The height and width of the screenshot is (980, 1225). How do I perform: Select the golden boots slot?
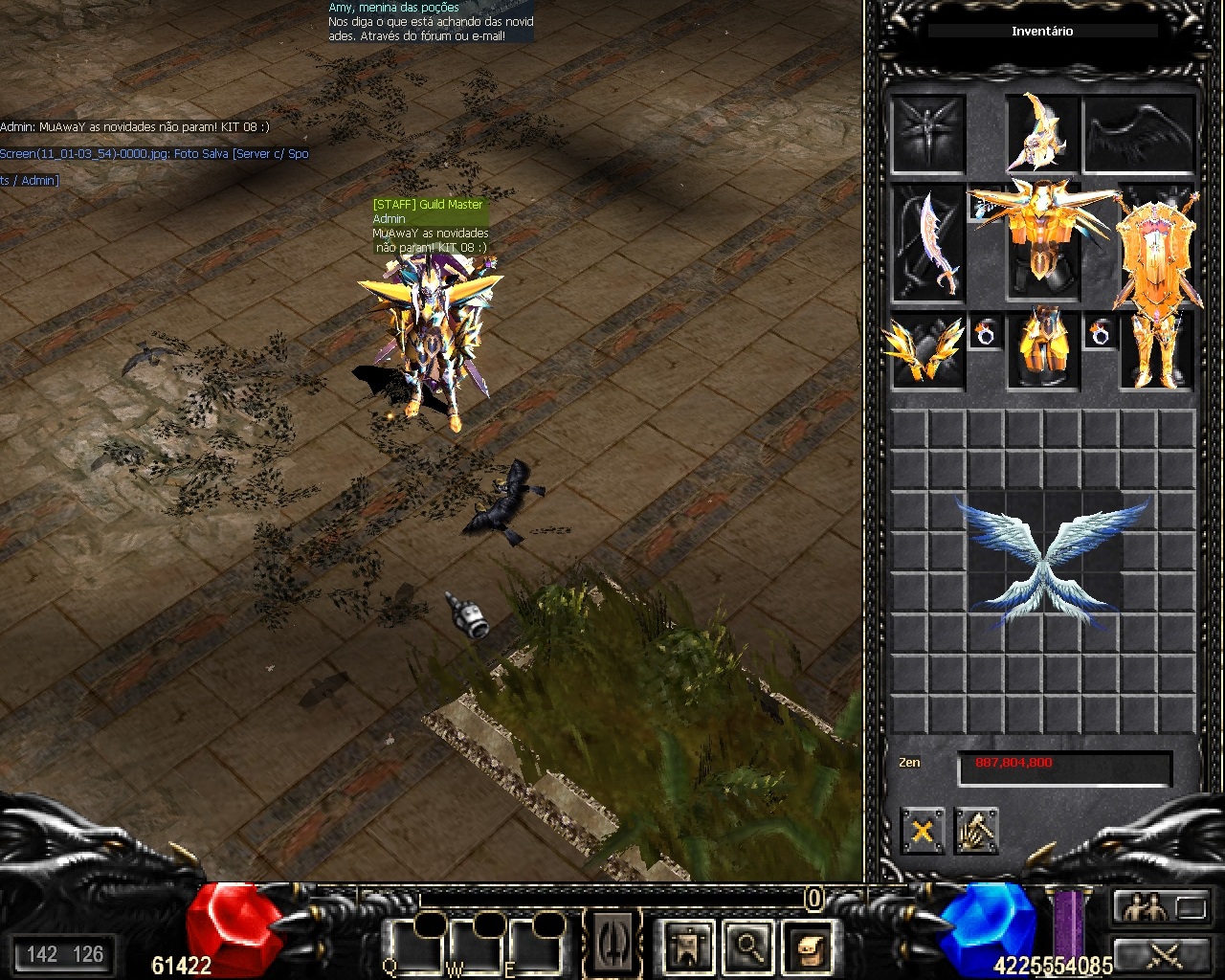point(1157,352)
